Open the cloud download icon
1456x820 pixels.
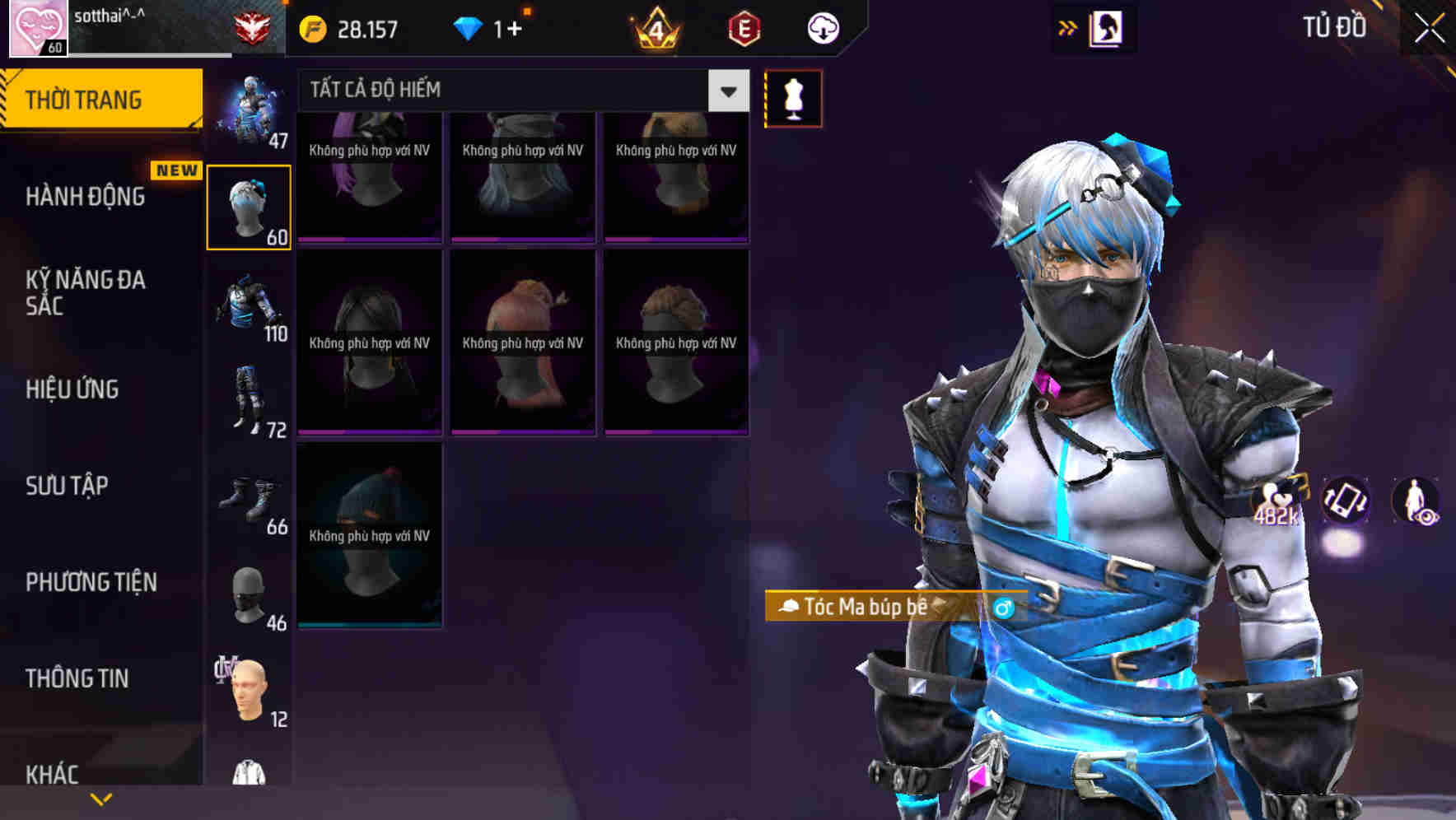[x=823, y=27]
